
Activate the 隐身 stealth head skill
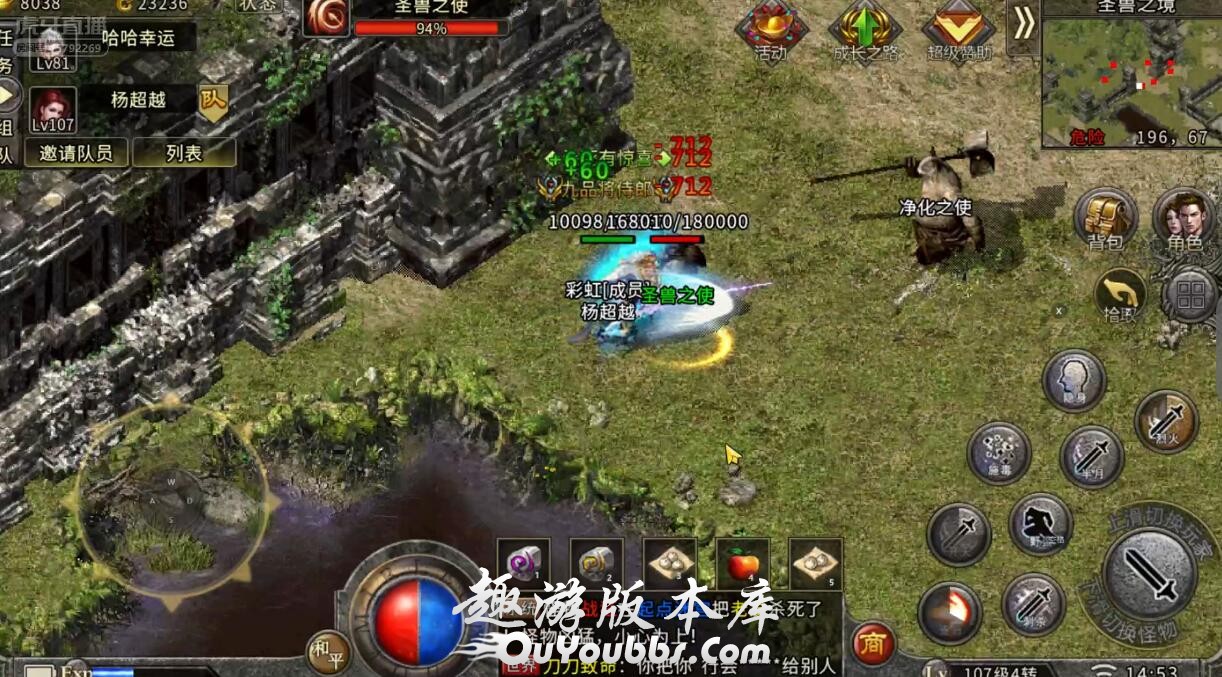pyautogui.click(x=1074, y=380)
